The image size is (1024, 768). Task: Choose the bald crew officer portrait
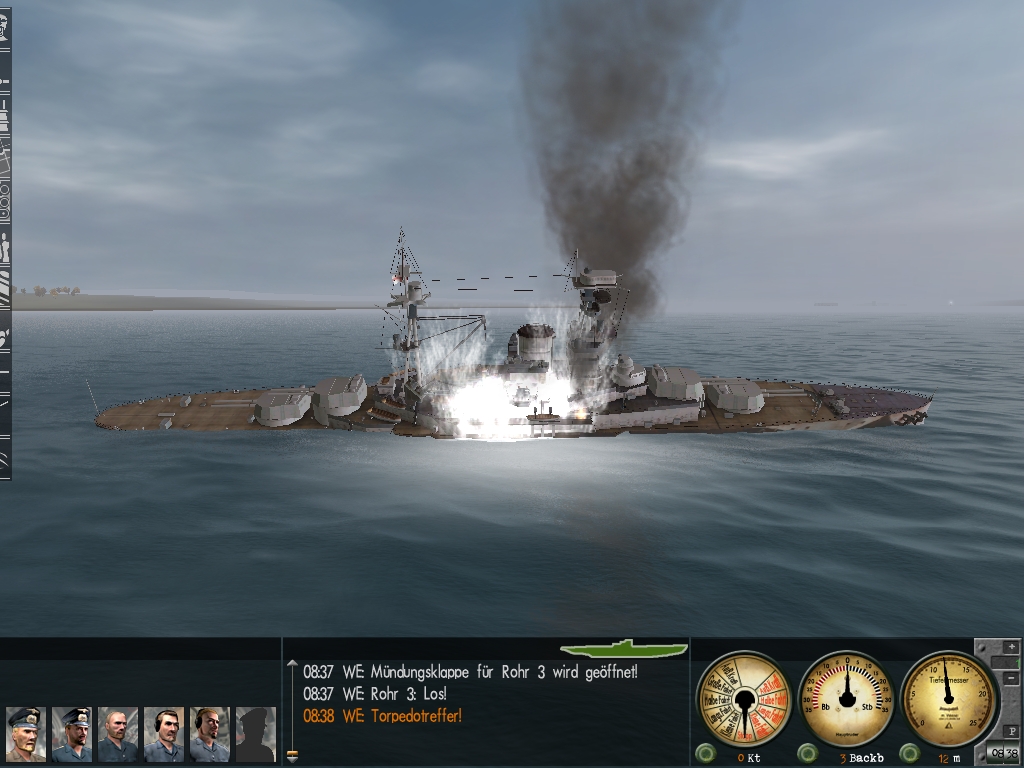tap(117, 733)
